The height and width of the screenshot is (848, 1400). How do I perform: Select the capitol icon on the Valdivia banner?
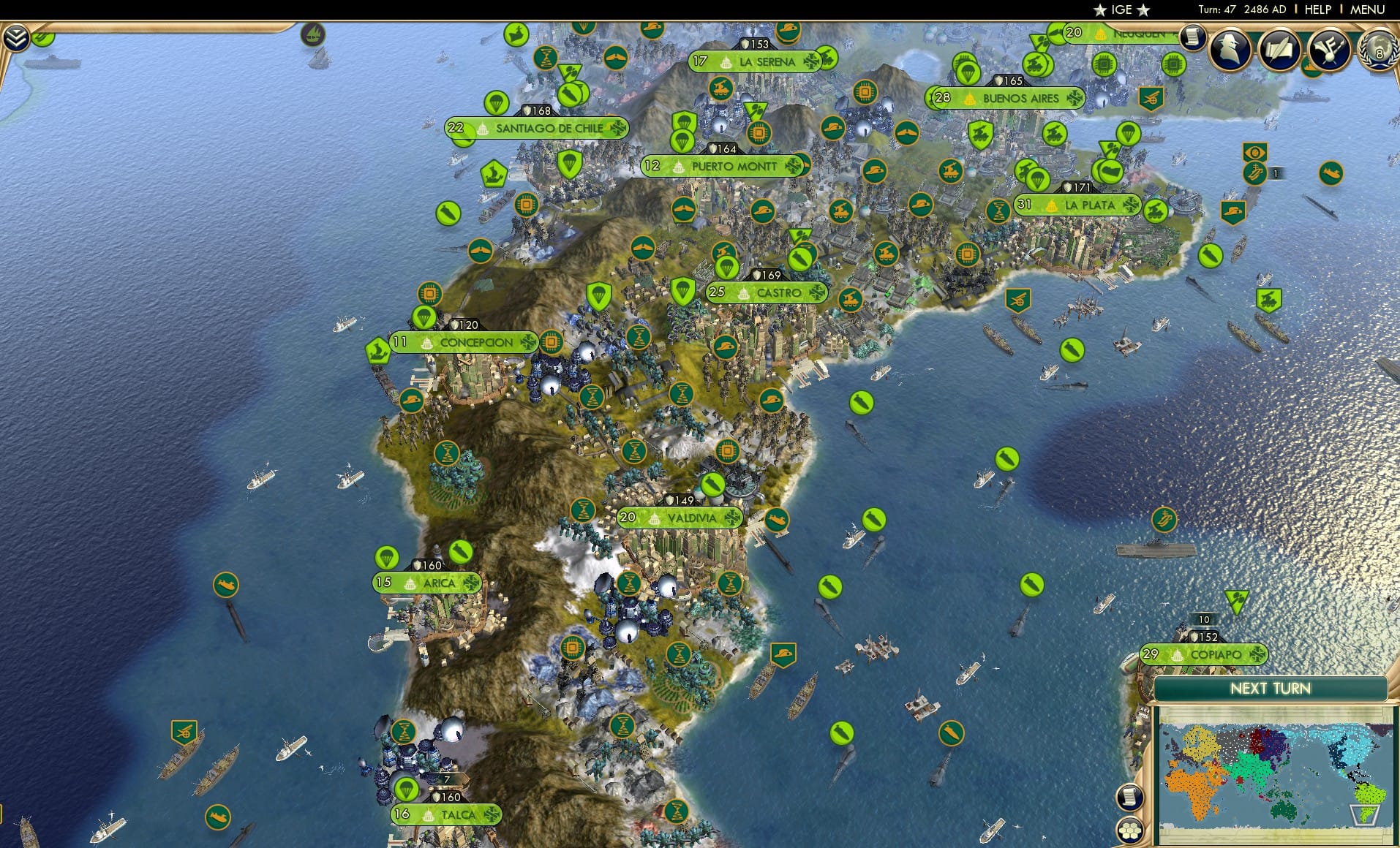coord(654,518)
